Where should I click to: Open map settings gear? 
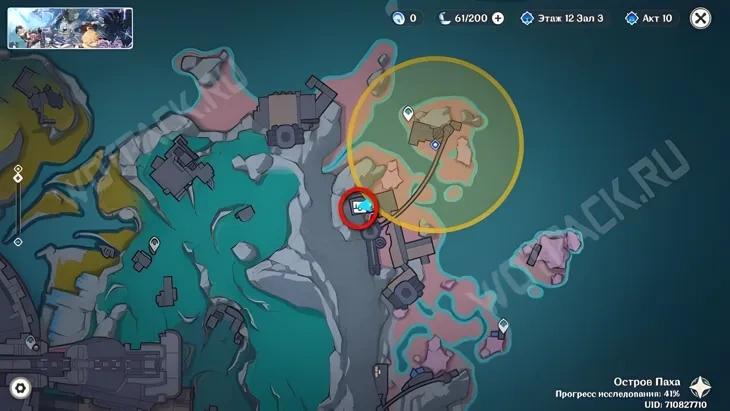[20, 388]
